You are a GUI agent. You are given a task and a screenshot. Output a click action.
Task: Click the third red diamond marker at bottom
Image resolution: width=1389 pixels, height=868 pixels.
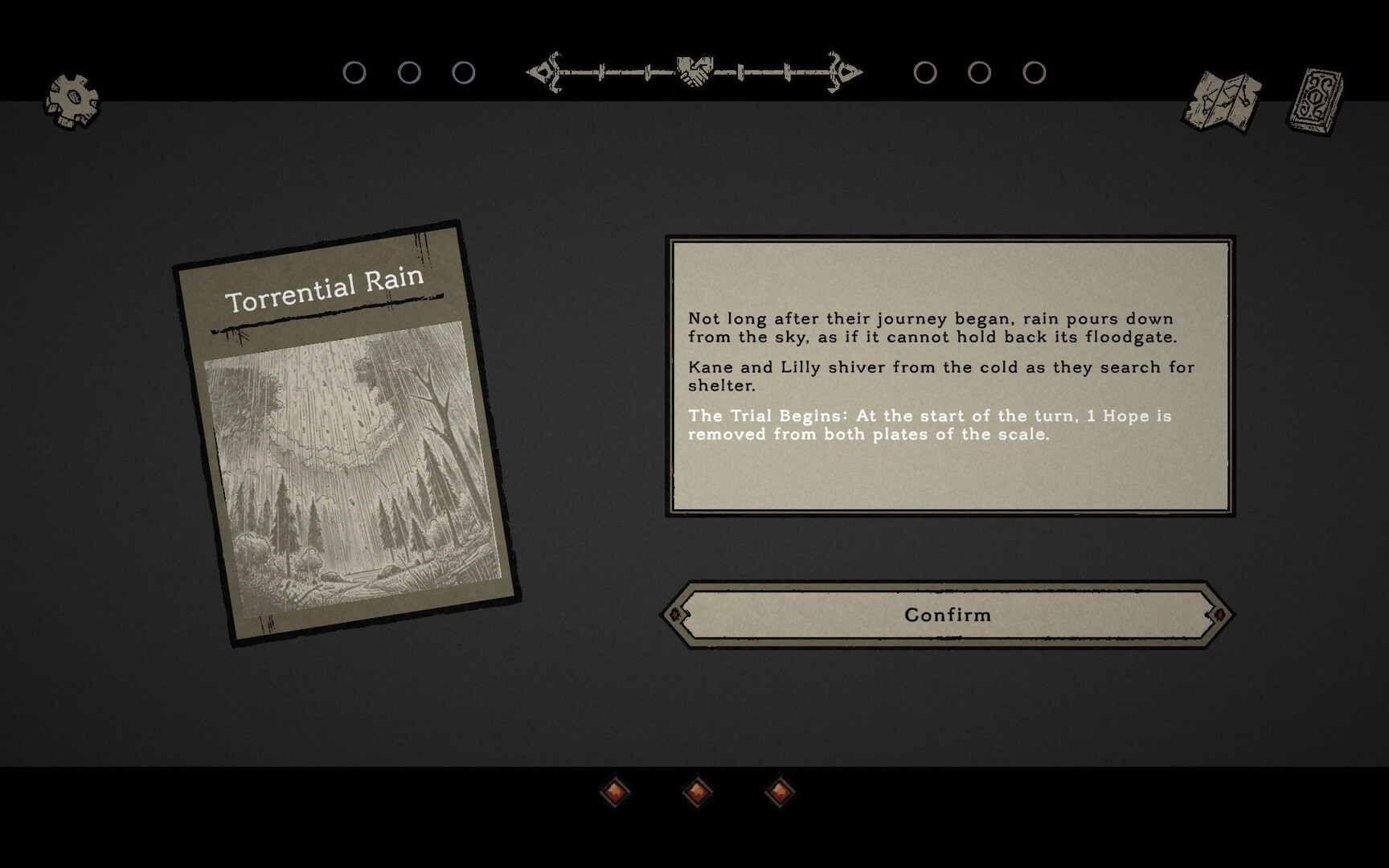(778, 792)
